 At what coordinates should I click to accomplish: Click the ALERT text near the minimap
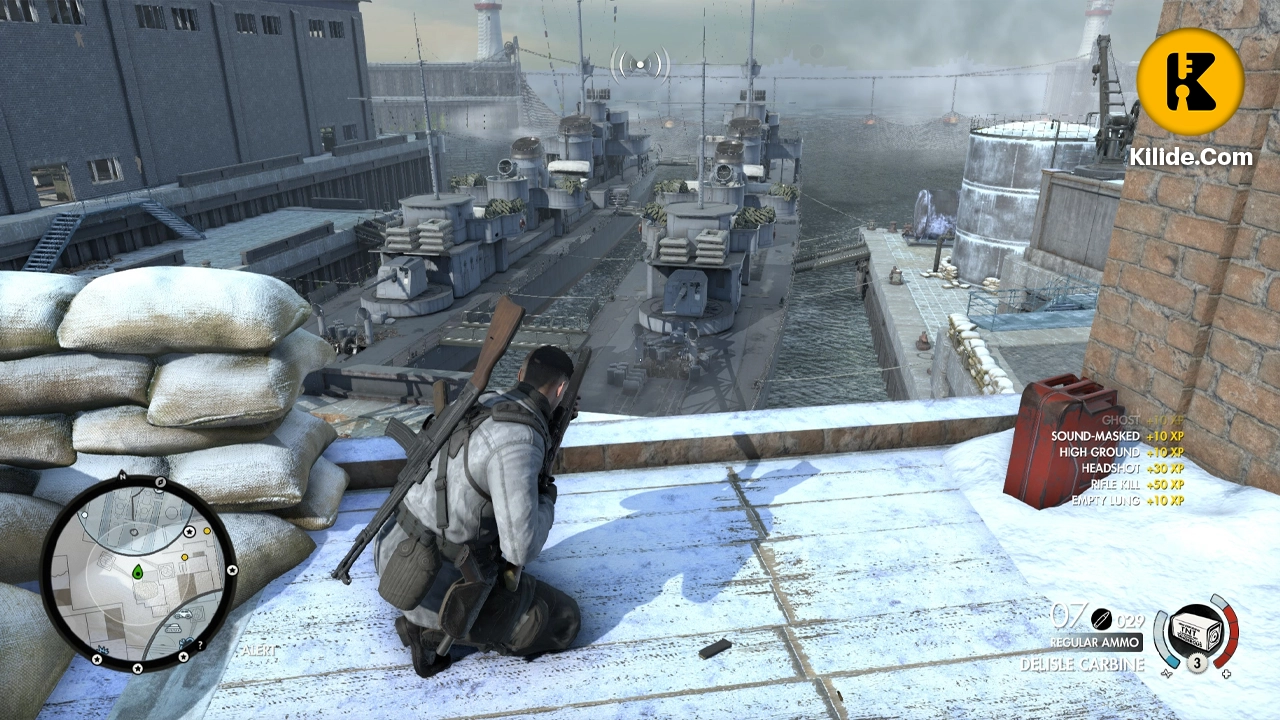click(257, 650)
